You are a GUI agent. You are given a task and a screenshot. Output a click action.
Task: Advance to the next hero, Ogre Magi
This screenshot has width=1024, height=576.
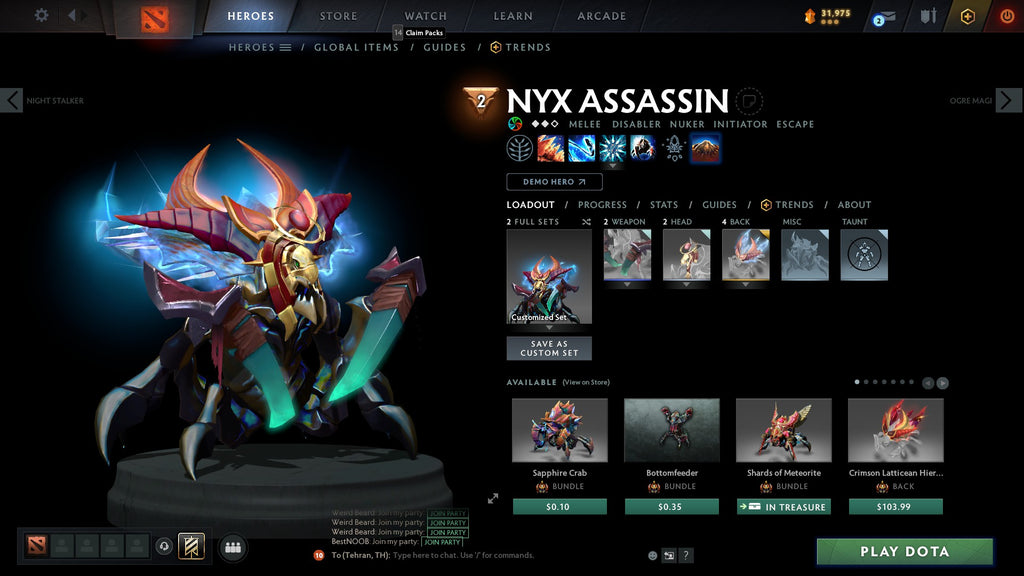1009,100
